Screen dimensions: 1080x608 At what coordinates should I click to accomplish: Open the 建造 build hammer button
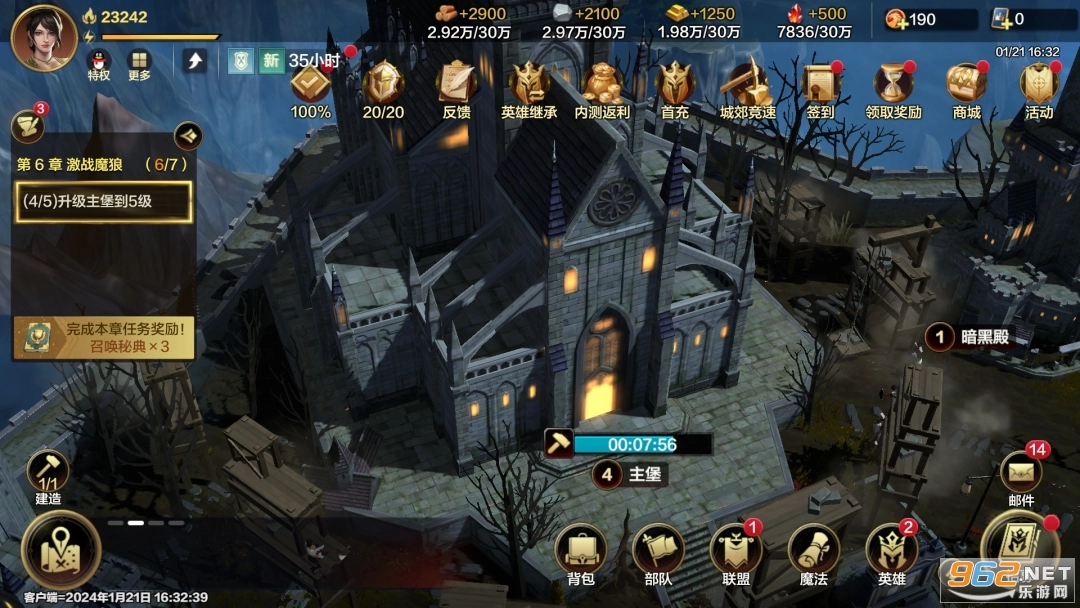(x=48, y=472)
